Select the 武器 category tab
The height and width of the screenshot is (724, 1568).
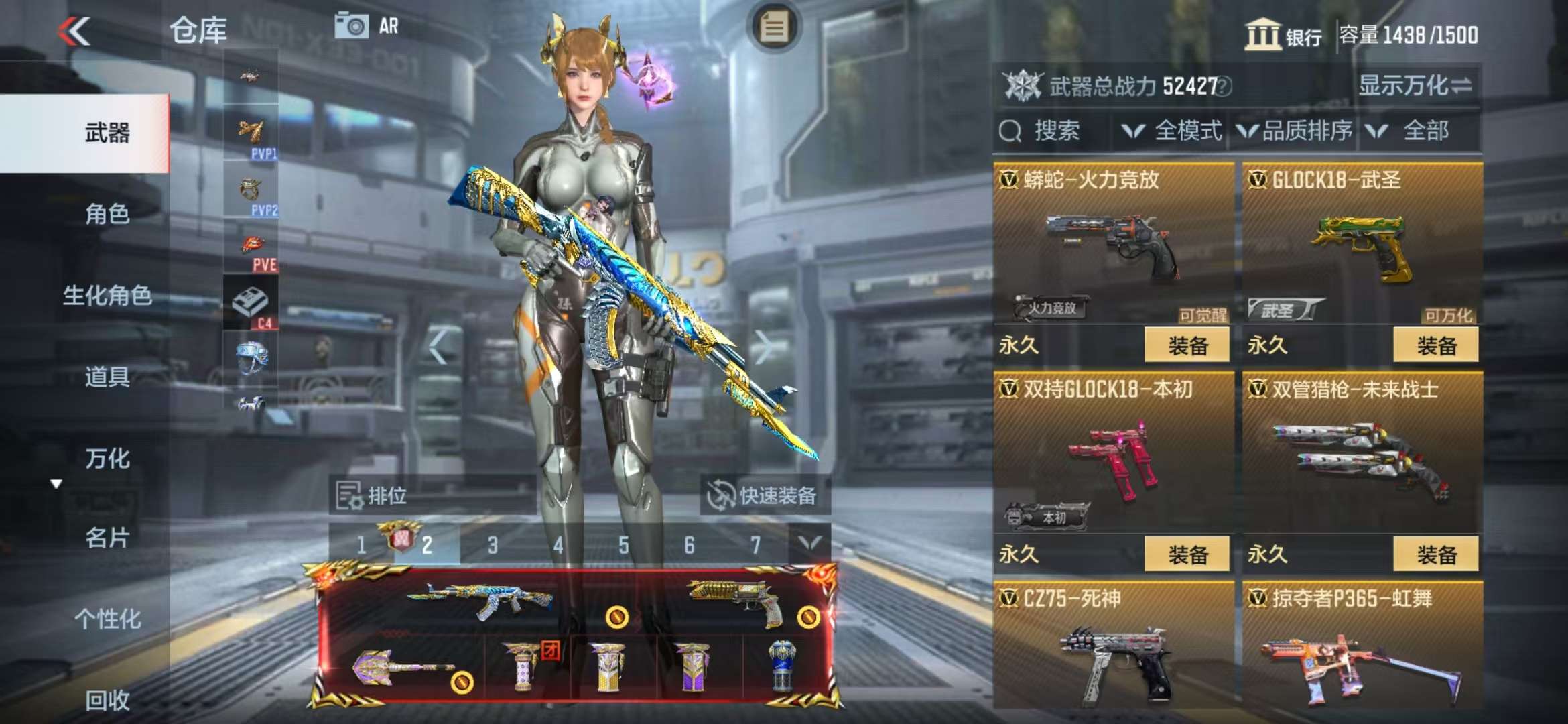pos(107,133)
